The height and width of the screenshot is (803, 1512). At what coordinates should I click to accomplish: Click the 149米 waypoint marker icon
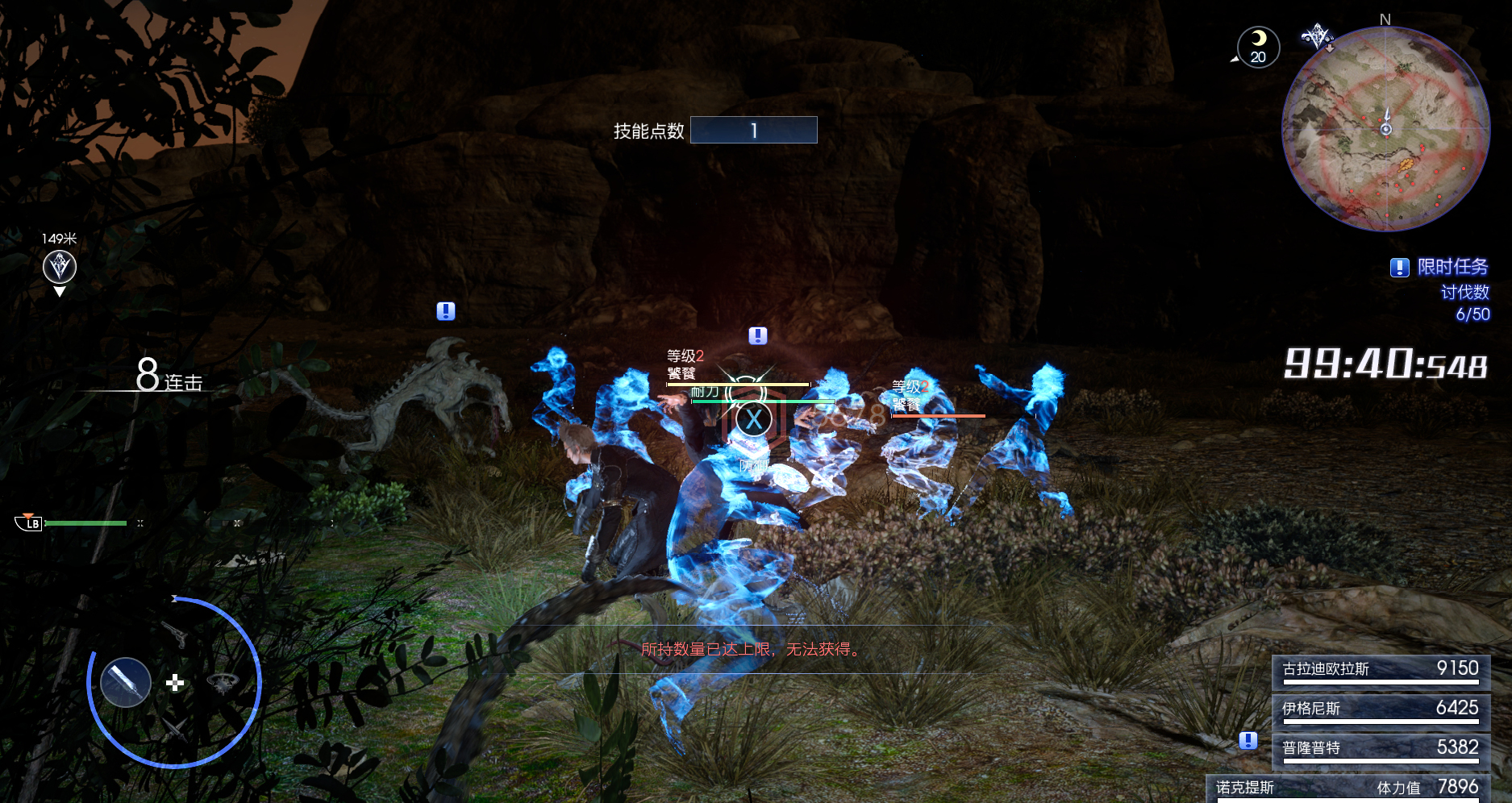(x=60, y=267)
